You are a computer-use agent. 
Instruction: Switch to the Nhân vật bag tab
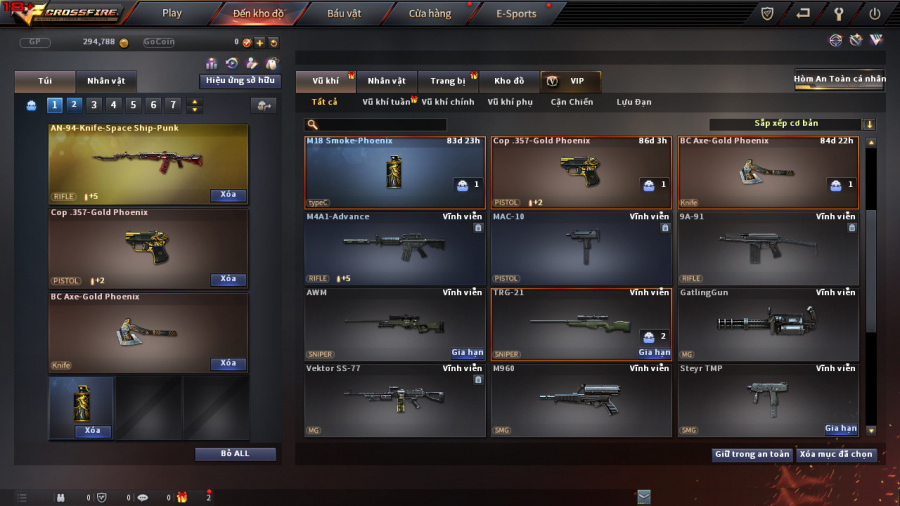[x=105, y=81]
